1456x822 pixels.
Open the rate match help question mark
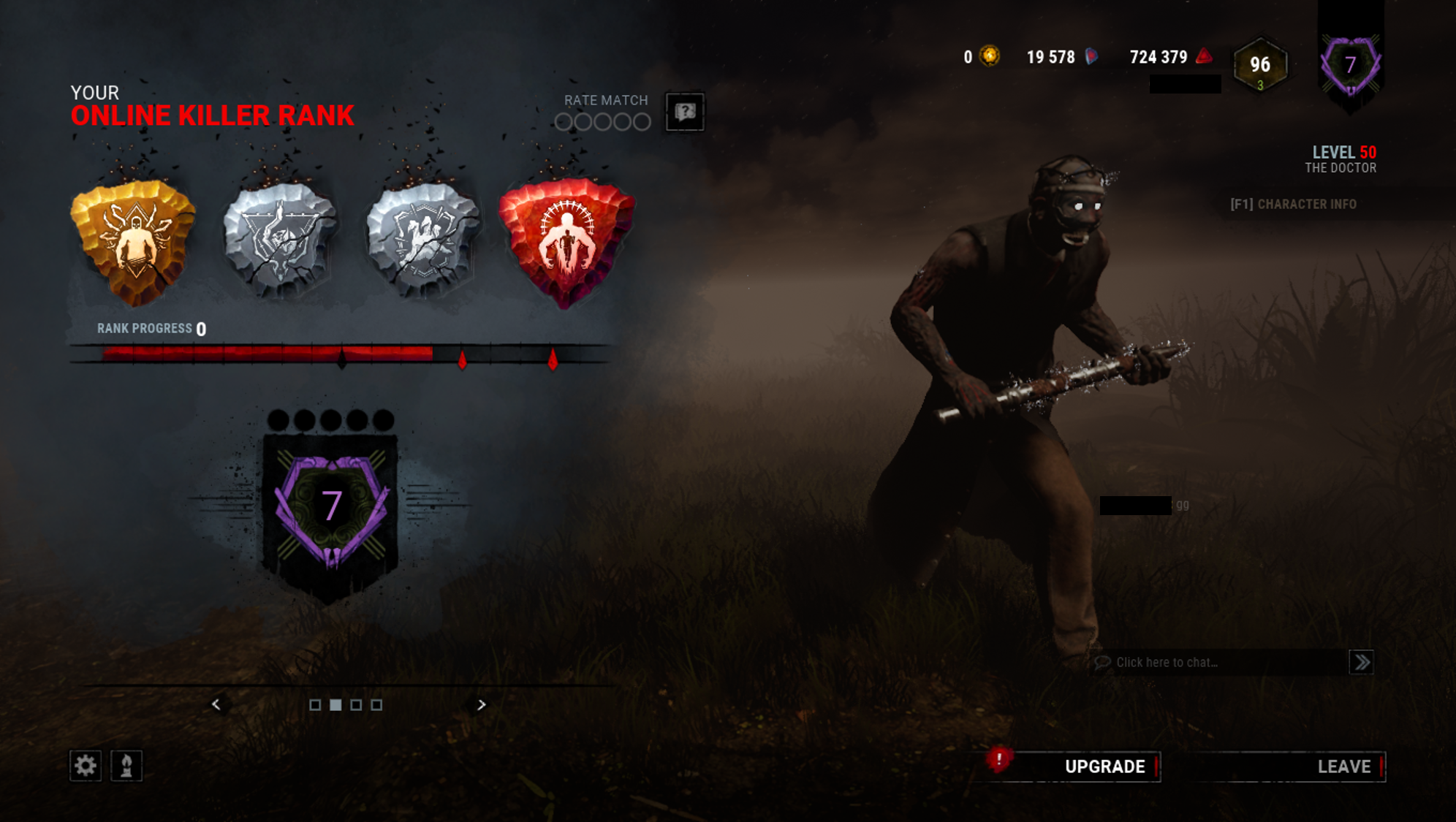[684, 111]
